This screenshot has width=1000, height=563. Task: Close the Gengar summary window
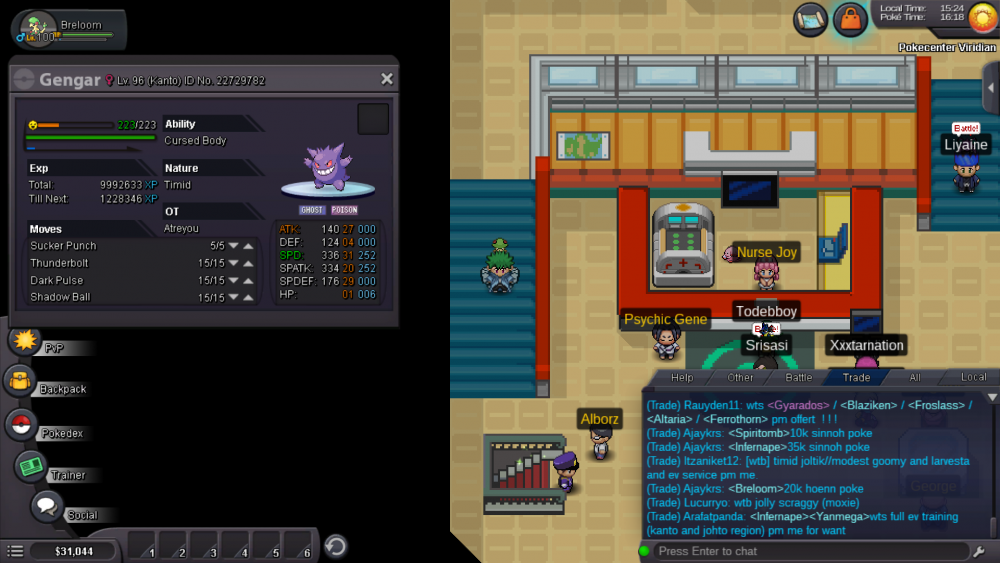pyautogui.click(x=387, y=79)
